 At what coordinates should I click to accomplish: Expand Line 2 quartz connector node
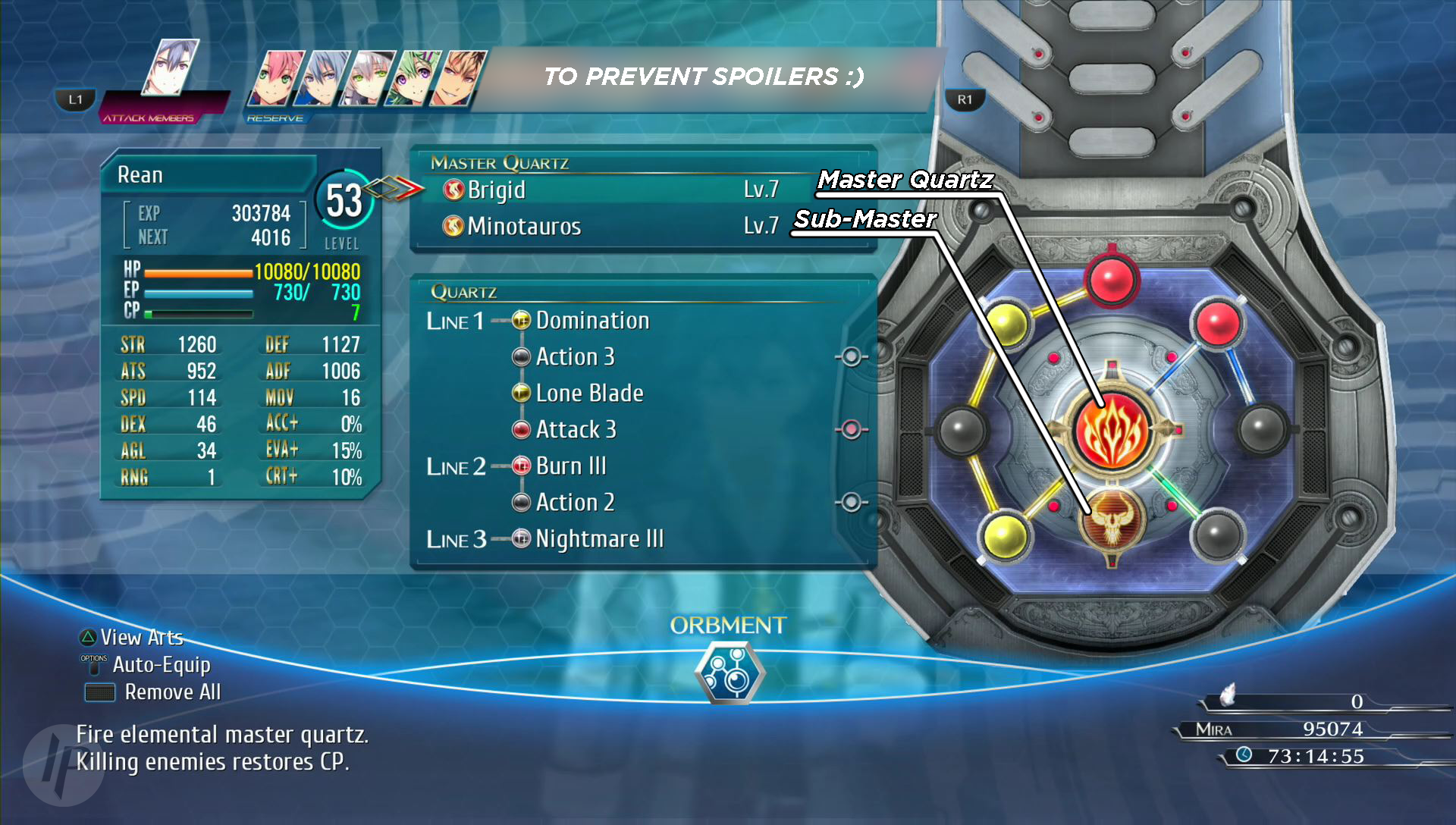click(x=499, y=466)
